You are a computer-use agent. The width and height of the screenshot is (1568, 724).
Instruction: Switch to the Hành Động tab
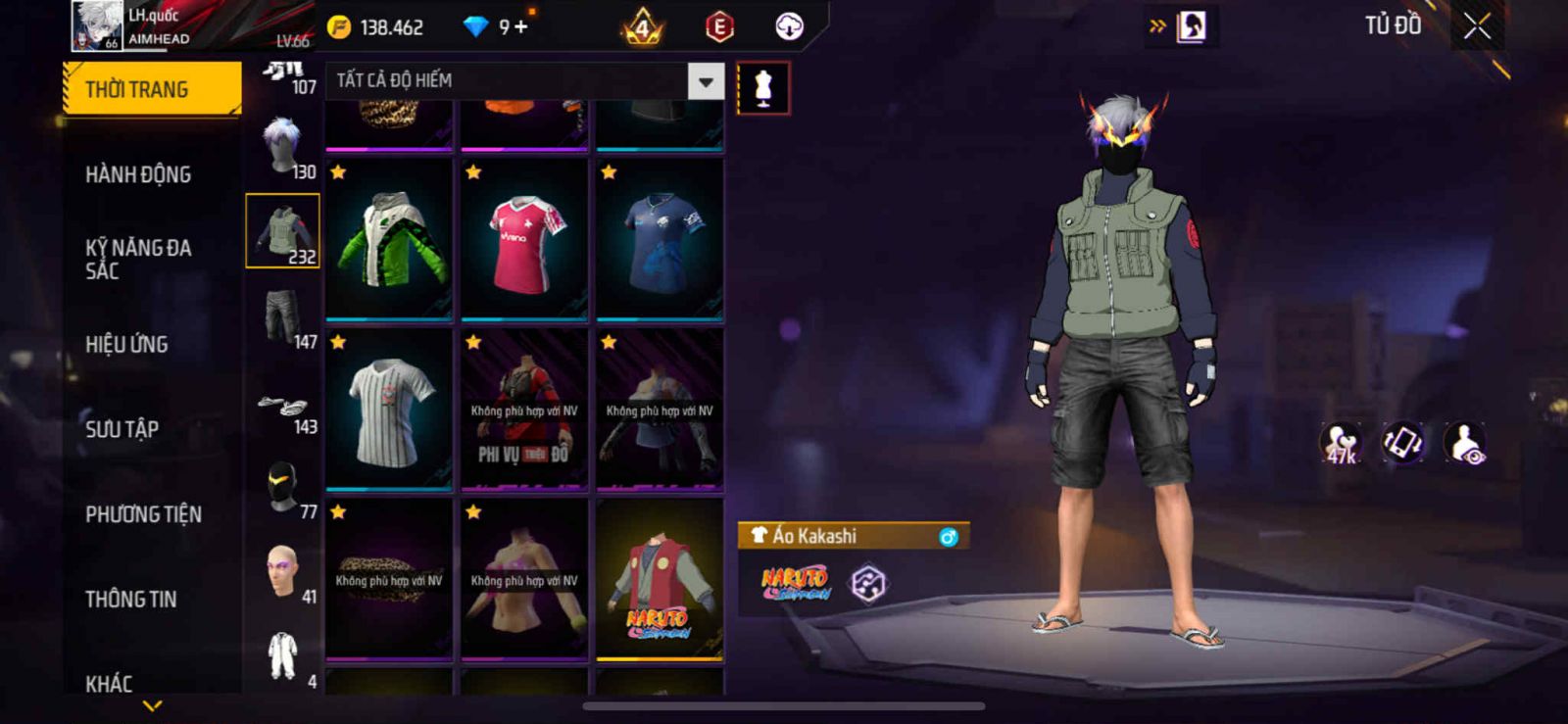click(138, 174)
